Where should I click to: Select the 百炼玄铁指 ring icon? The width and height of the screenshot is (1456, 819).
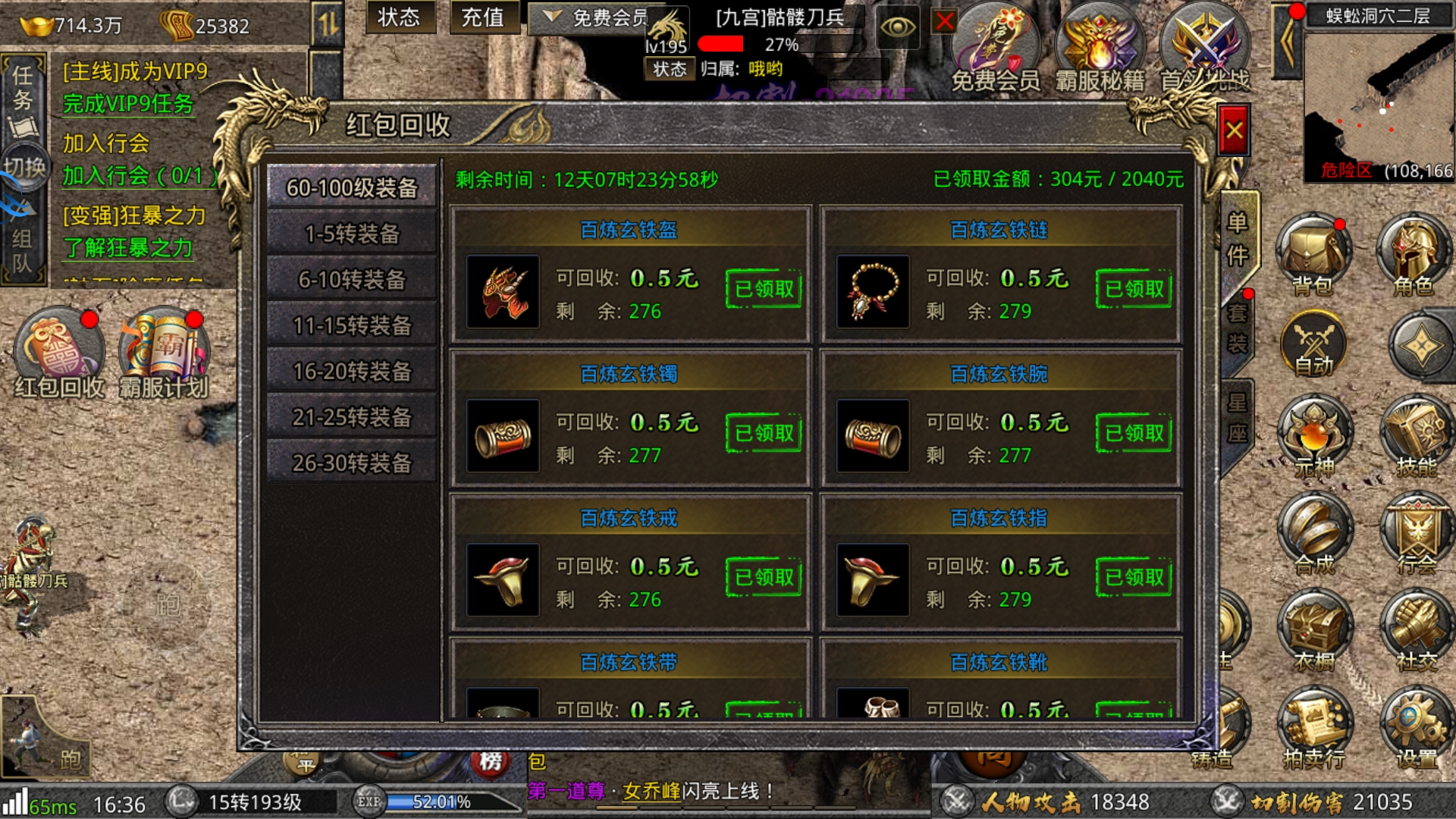873,580
